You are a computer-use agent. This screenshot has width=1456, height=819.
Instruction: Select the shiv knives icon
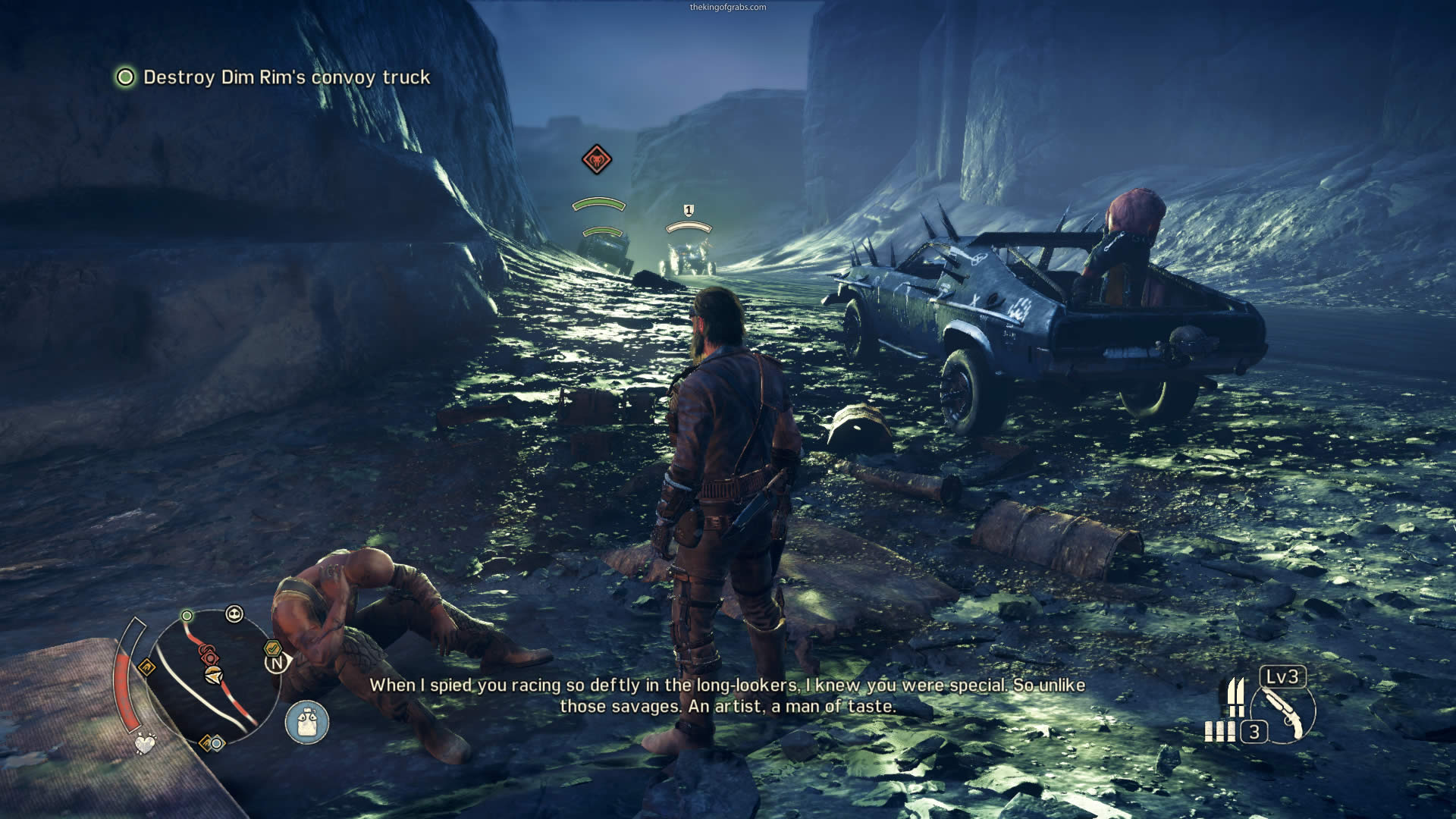1236,698
